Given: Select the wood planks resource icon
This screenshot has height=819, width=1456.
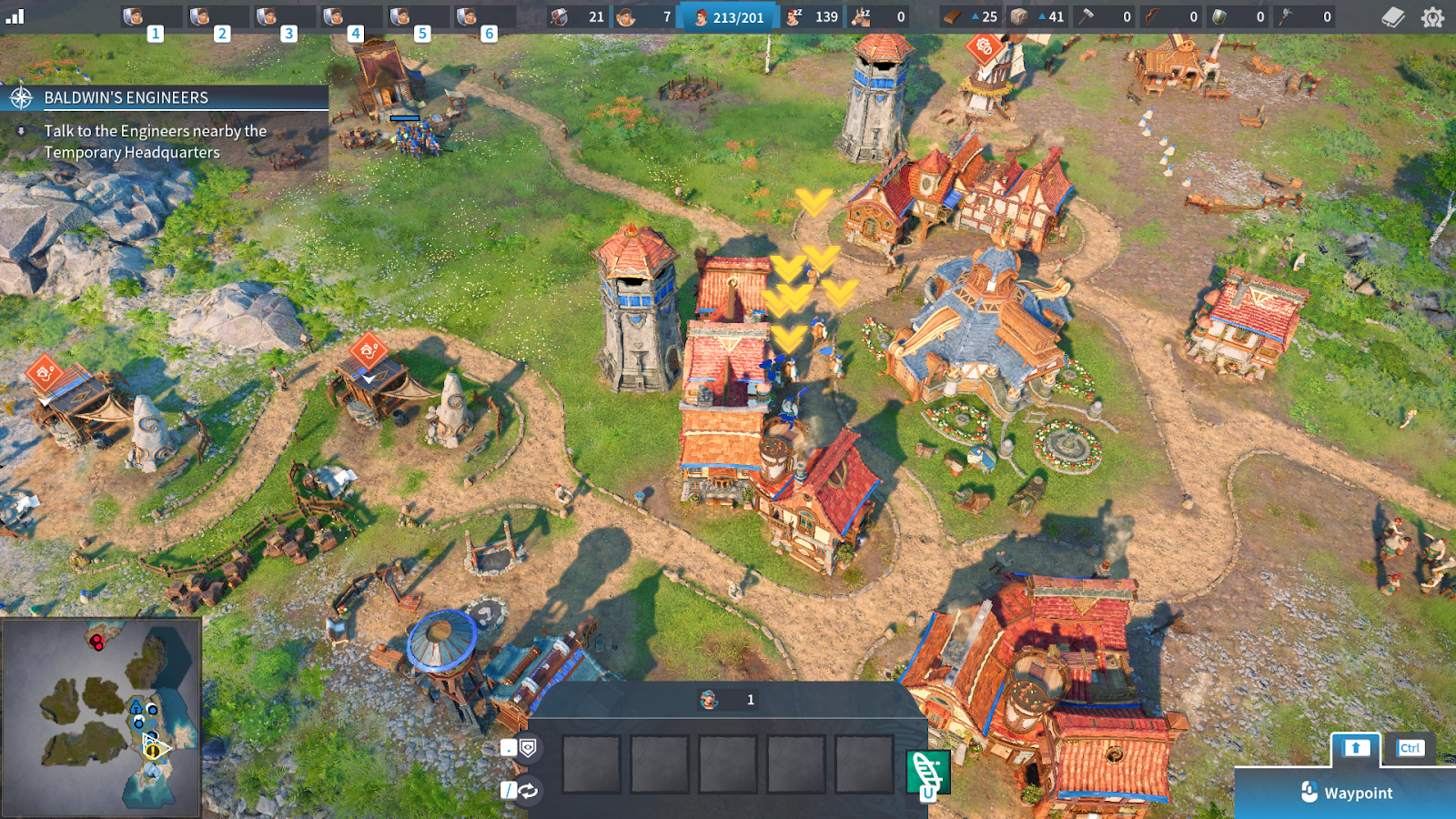Looking at the screenshot, I should click(x=952, y=16).
